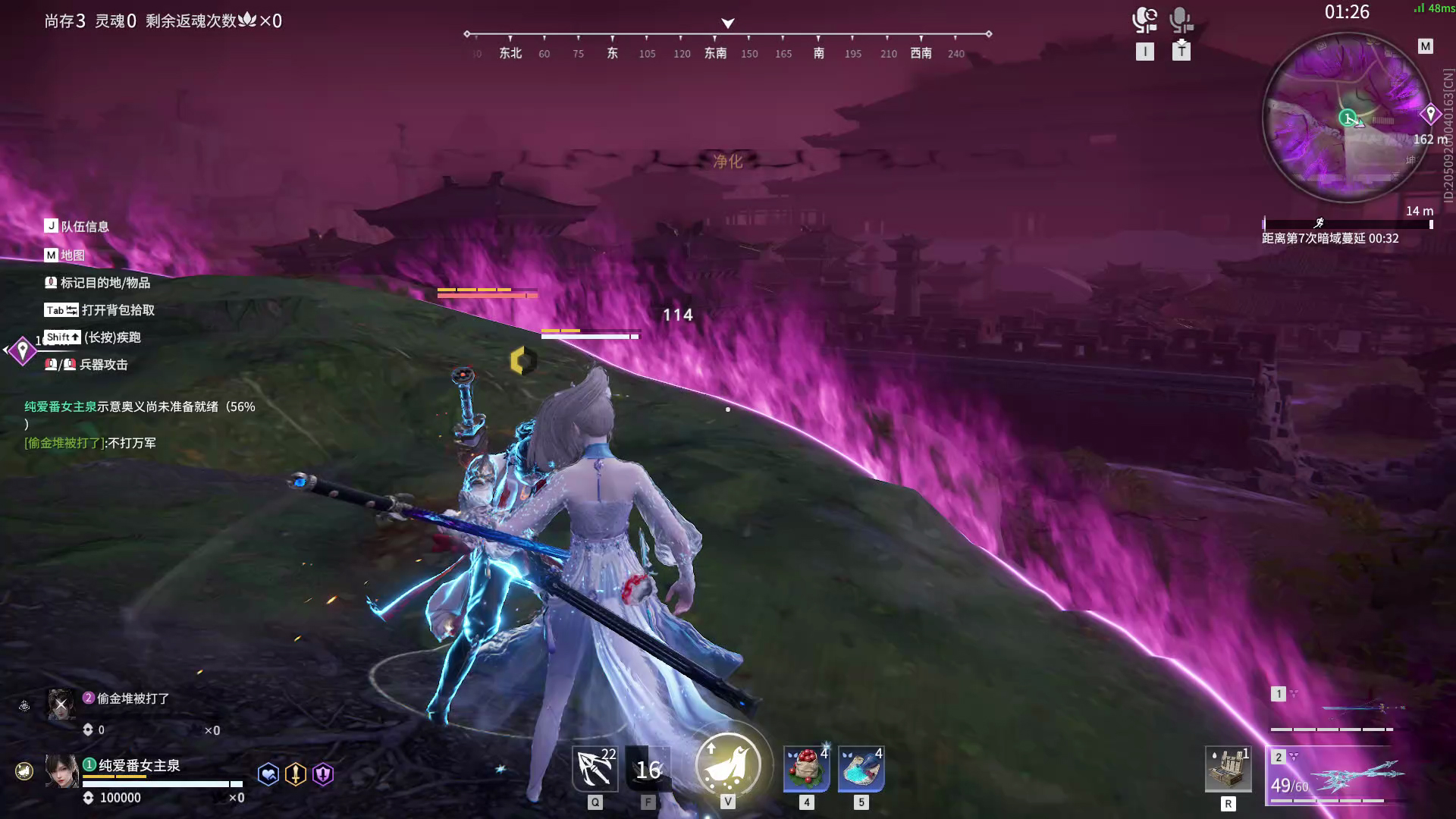The height and width of the screenshot is (819, 1456).
Task: Trigger the bird ultimate ability icon
Action: pyautogui.click(x=728, y=764)
